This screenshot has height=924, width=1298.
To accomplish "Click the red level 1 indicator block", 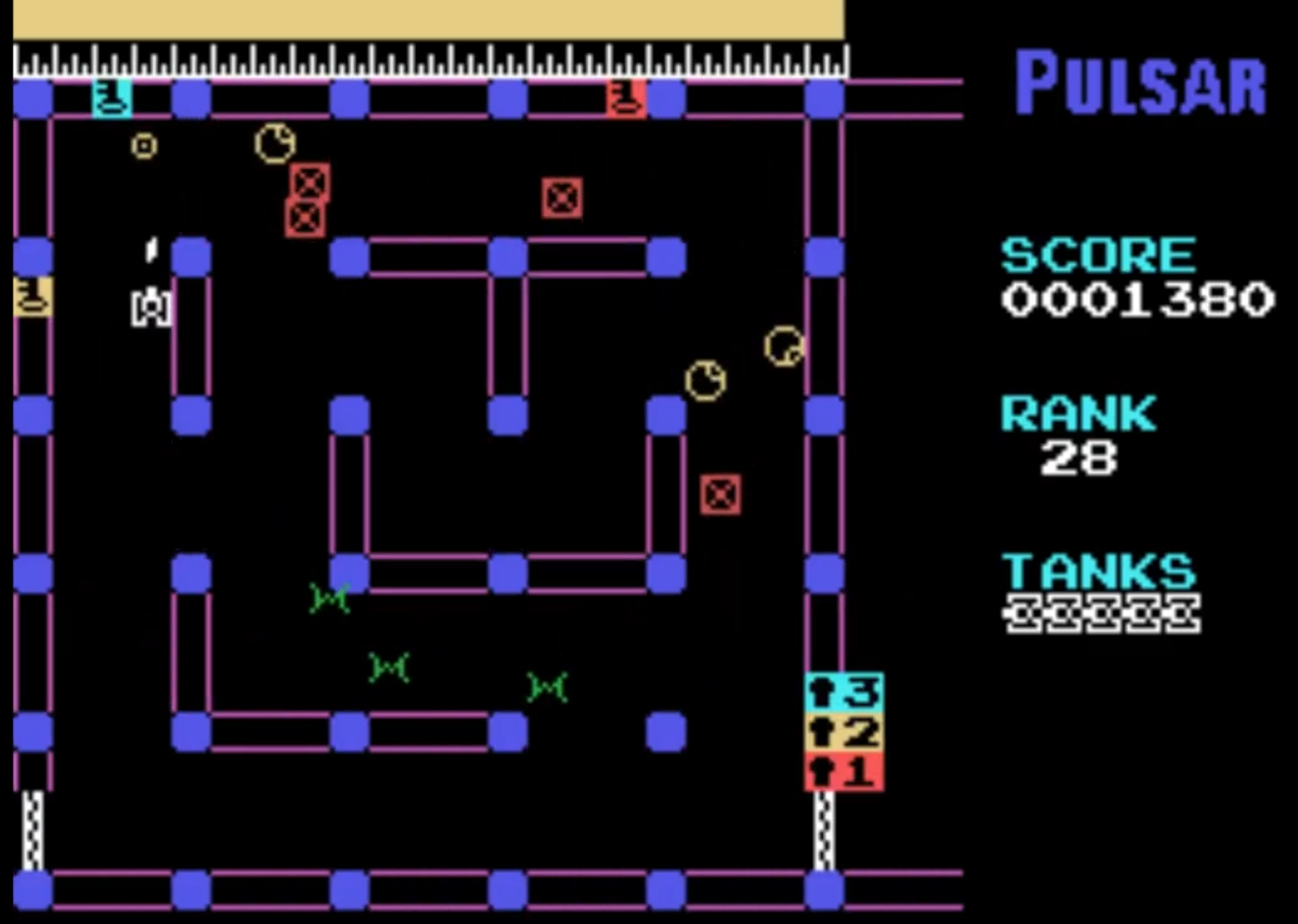I will (x=842, y=770).
